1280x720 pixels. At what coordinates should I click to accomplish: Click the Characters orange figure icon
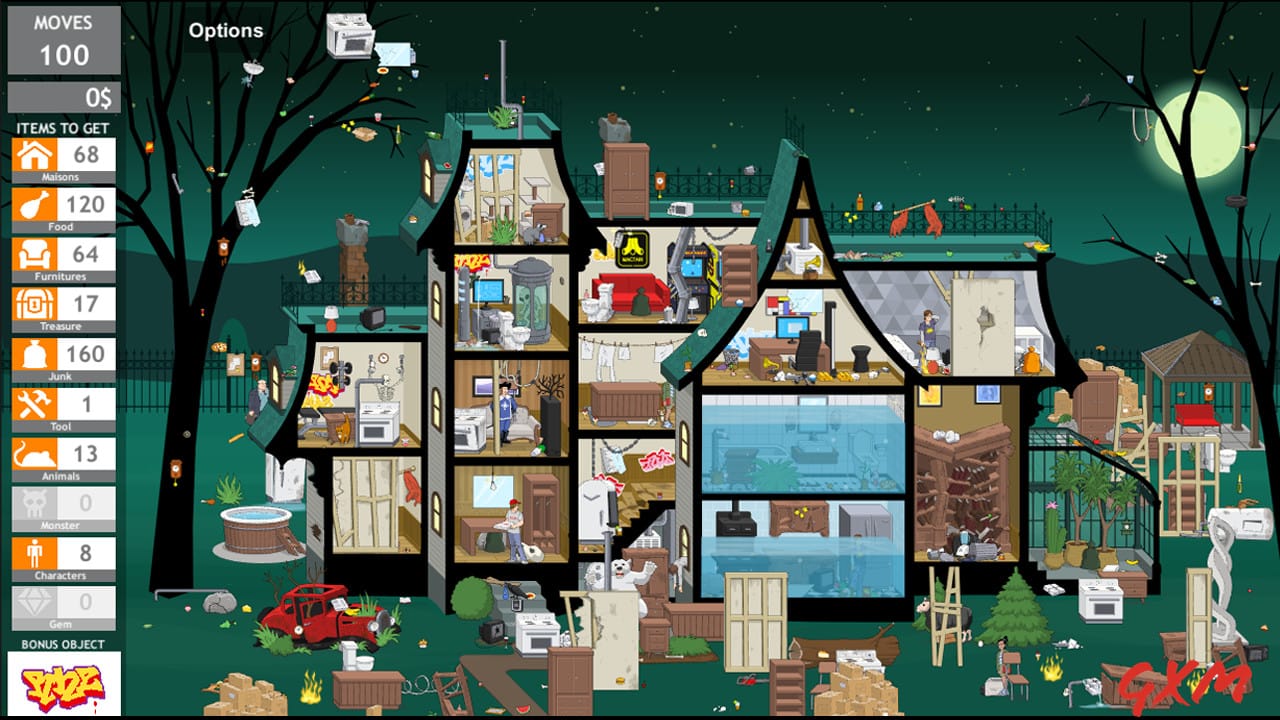[34, 551]
